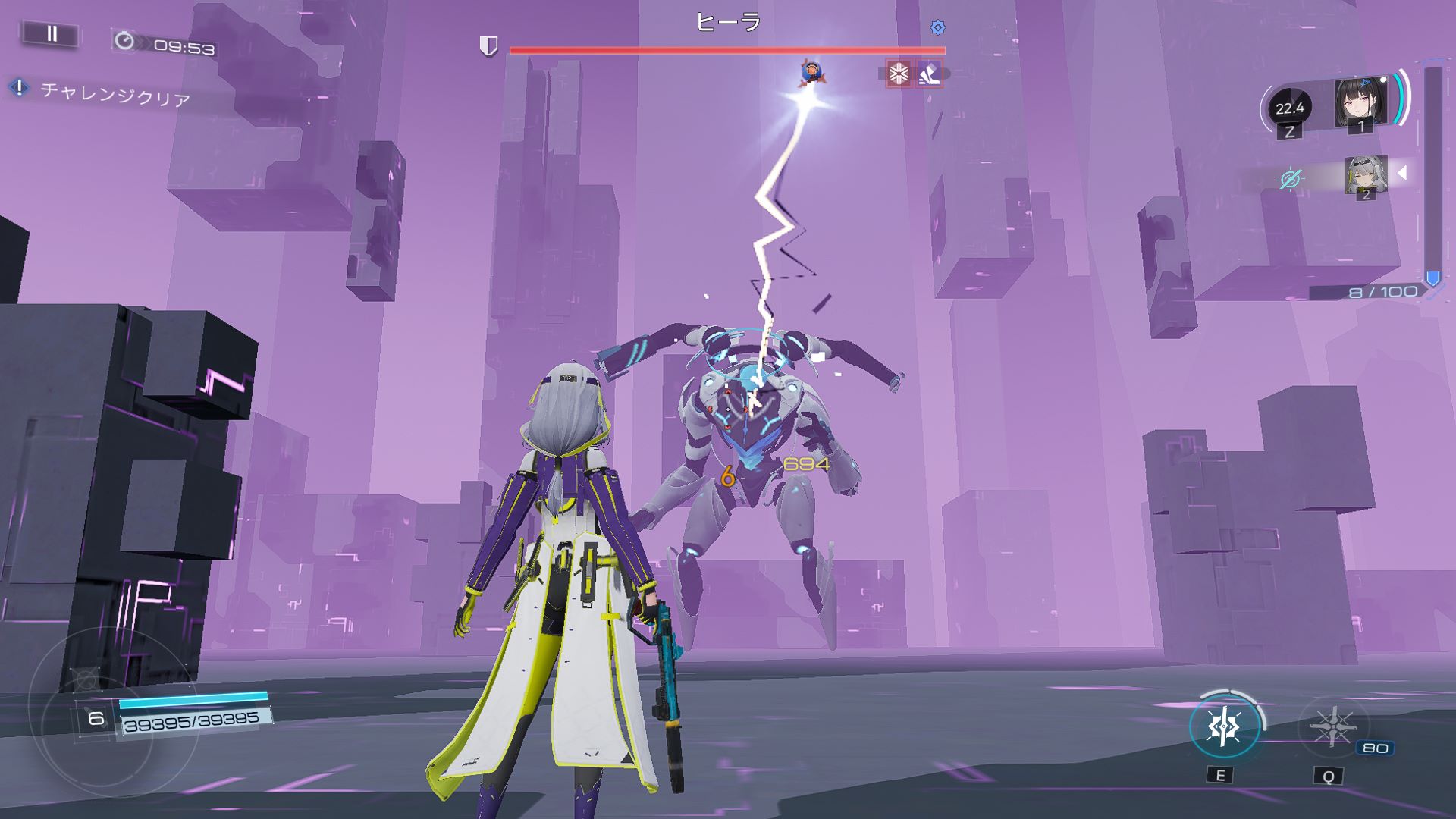Click the snowflake debuff icon under boss bar

point(899,74)
